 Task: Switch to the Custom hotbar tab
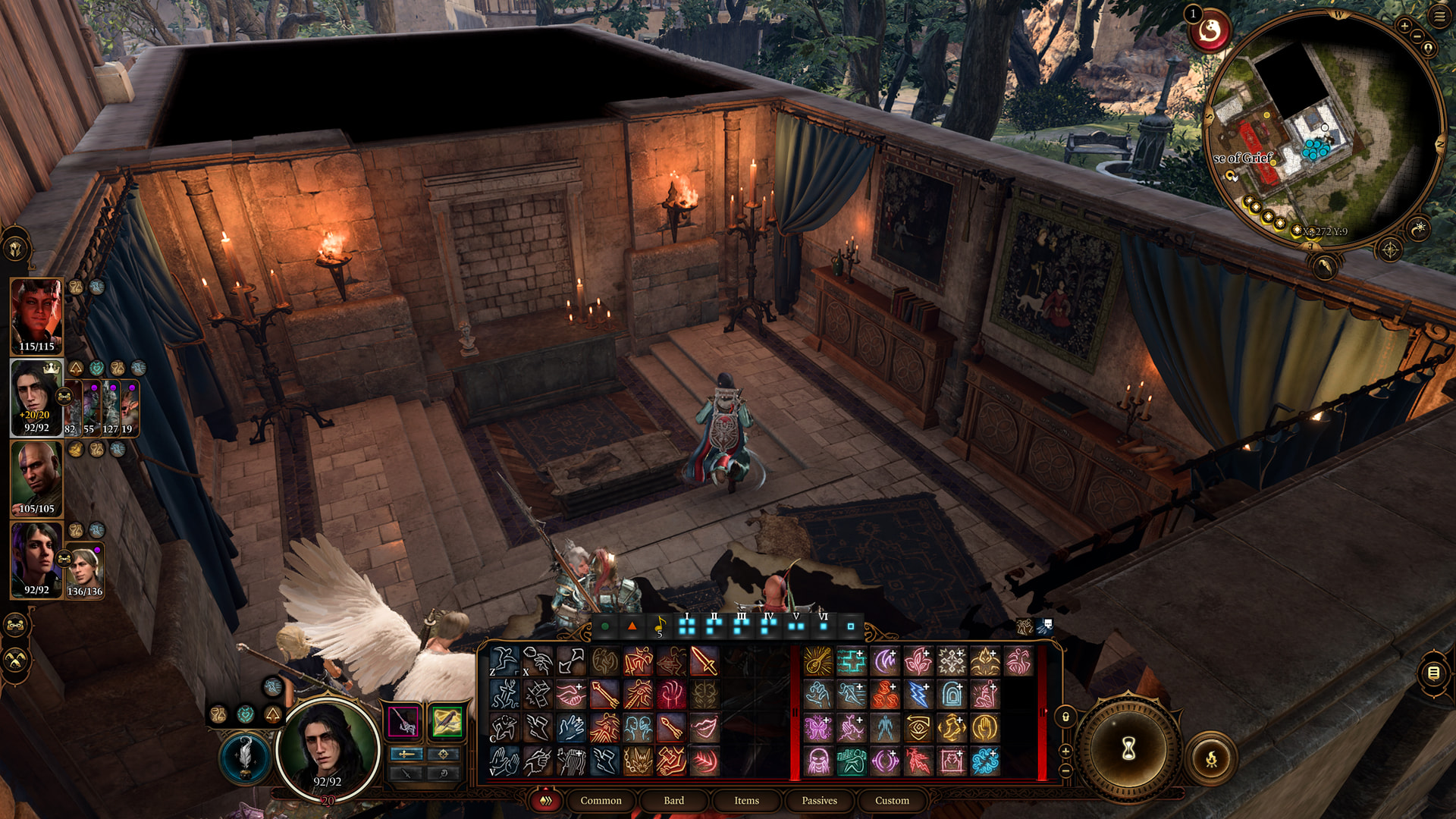[x=892, y=800]
